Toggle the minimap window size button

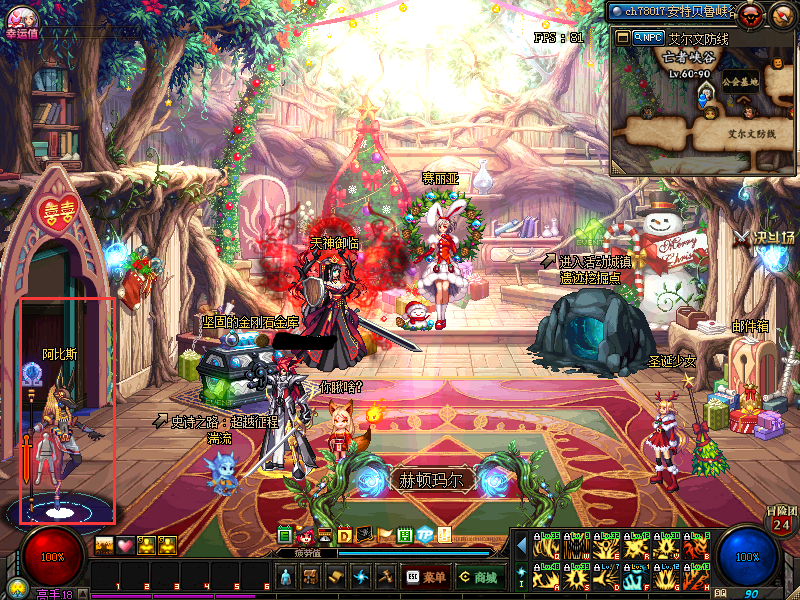(622, 37)
